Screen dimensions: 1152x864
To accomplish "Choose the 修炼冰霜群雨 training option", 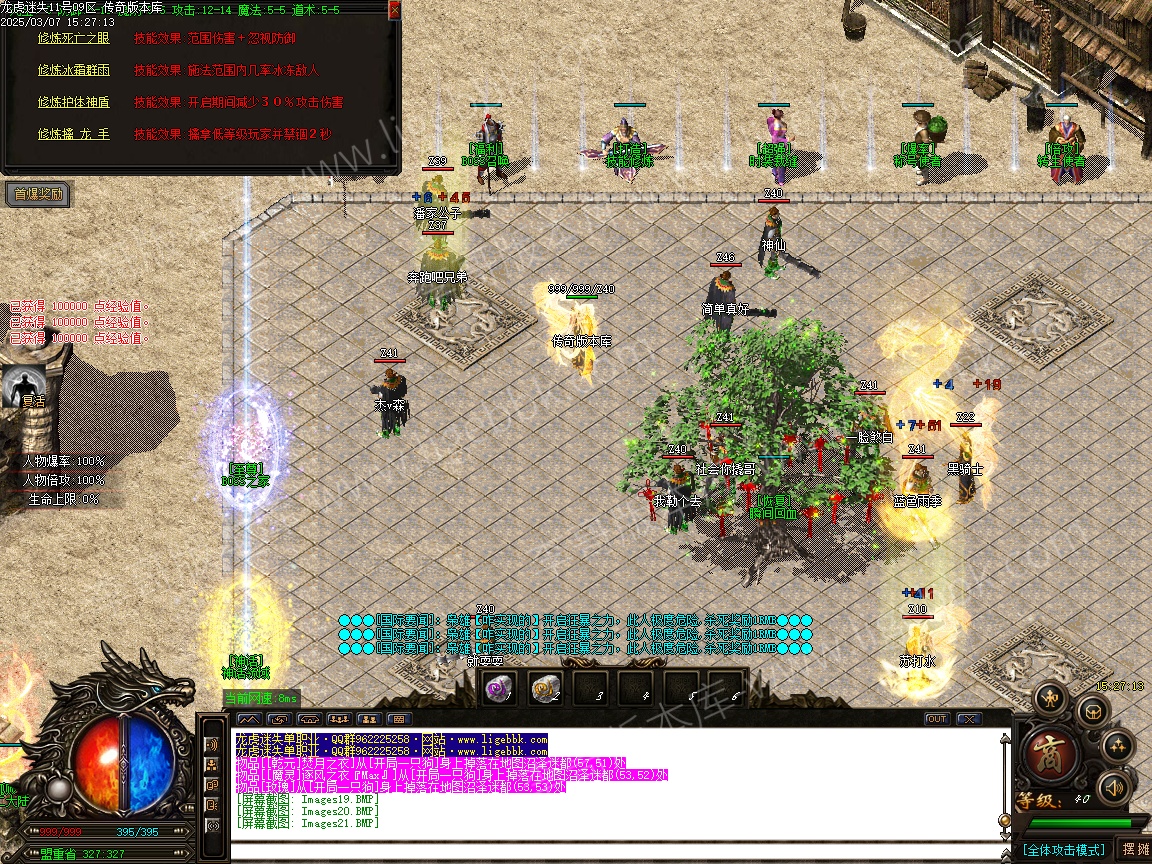I will [x=73, y=70].
